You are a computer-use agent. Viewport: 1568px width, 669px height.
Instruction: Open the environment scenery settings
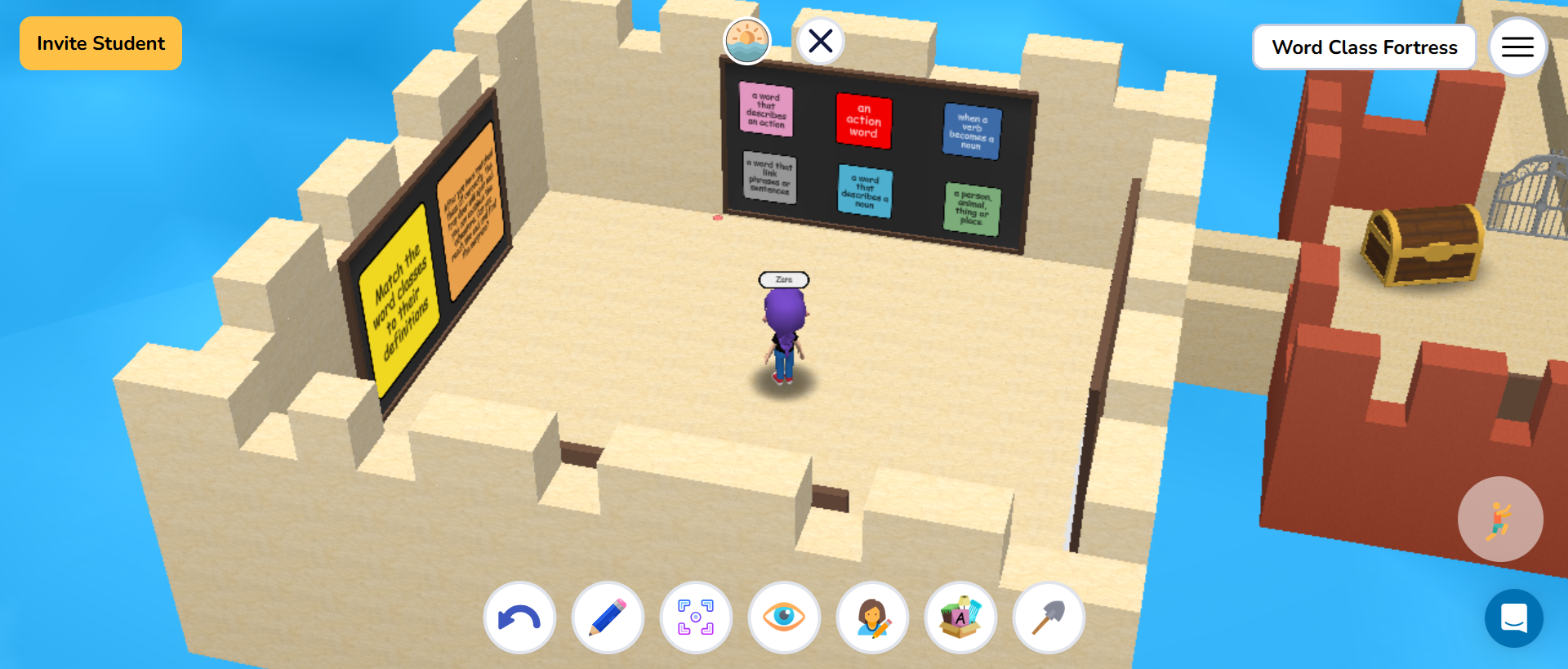[746, 41]
